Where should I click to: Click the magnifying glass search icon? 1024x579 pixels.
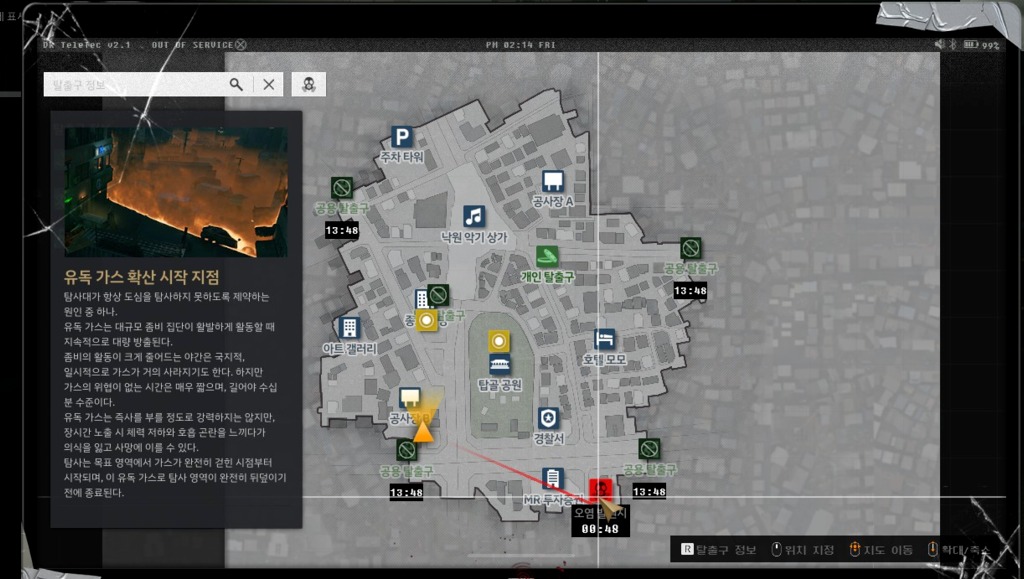(236, 85)
